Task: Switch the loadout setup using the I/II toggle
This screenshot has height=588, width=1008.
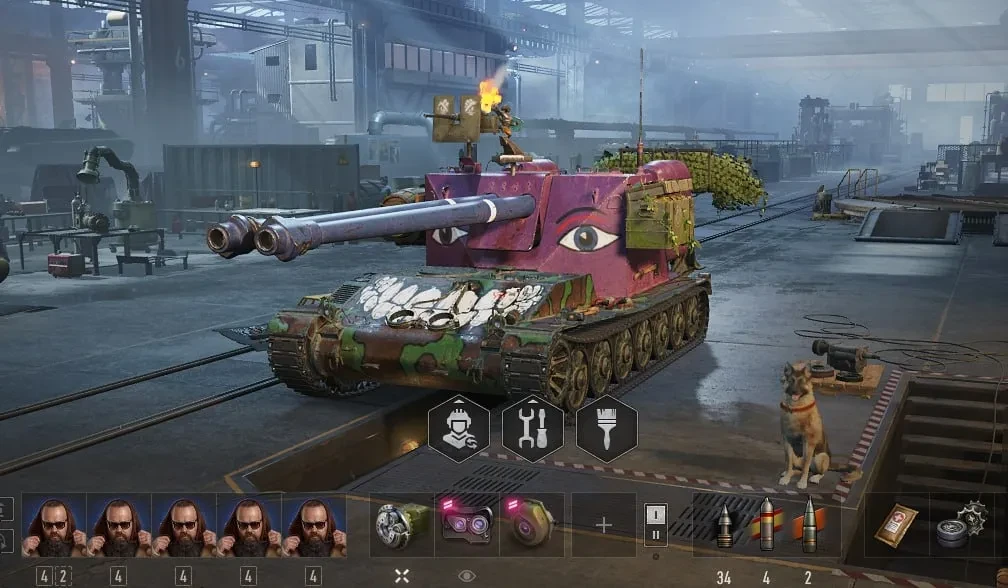Action: 655,524
